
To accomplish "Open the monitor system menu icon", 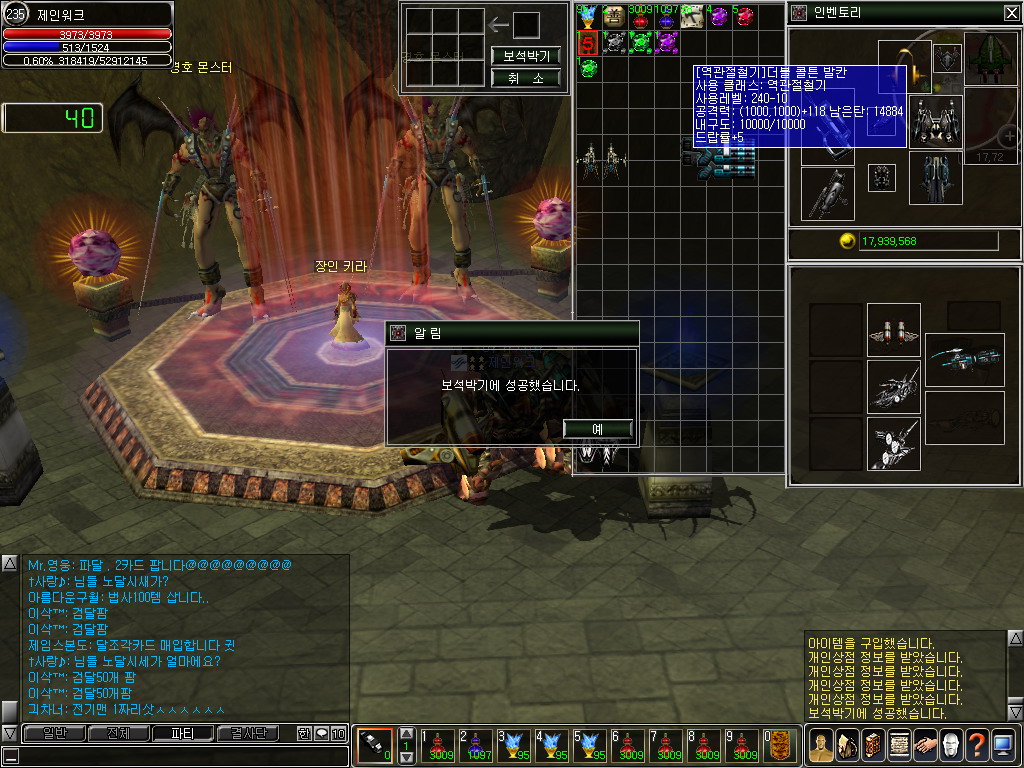I will pos(1002,745).
